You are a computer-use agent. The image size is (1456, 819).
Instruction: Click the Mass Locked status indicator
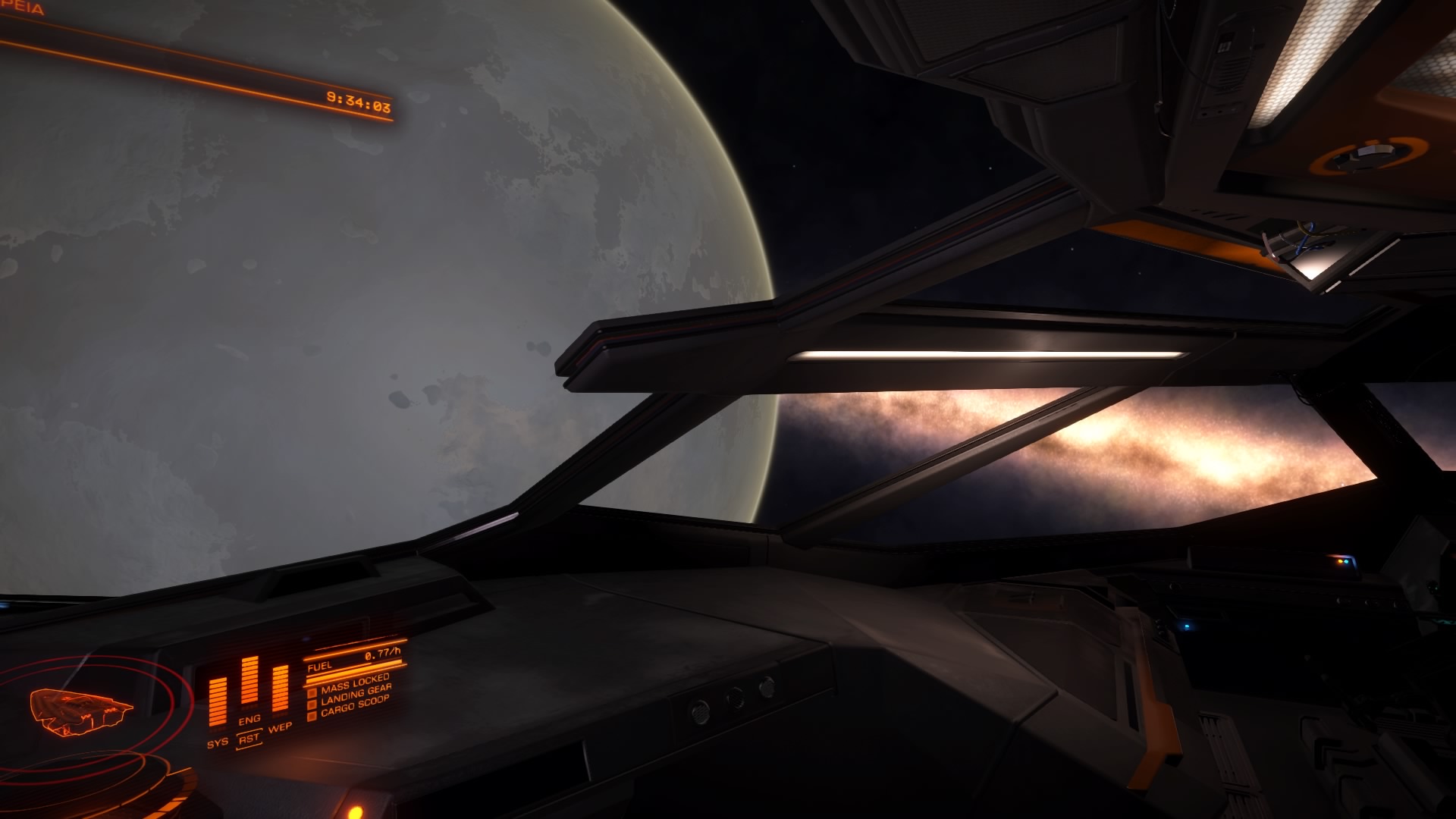(353, 682)
